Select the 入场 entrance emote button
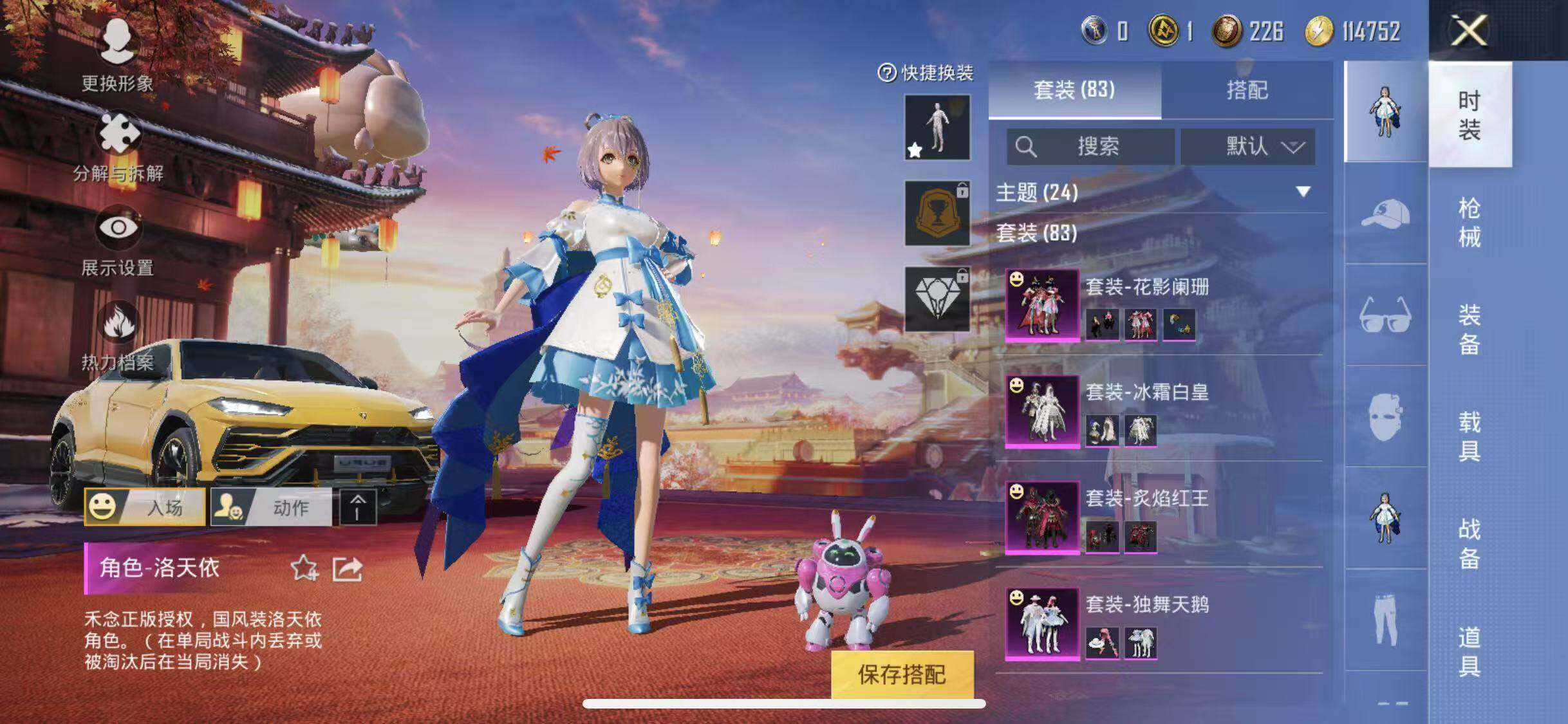1568x724 pixels. pos(145,507)
